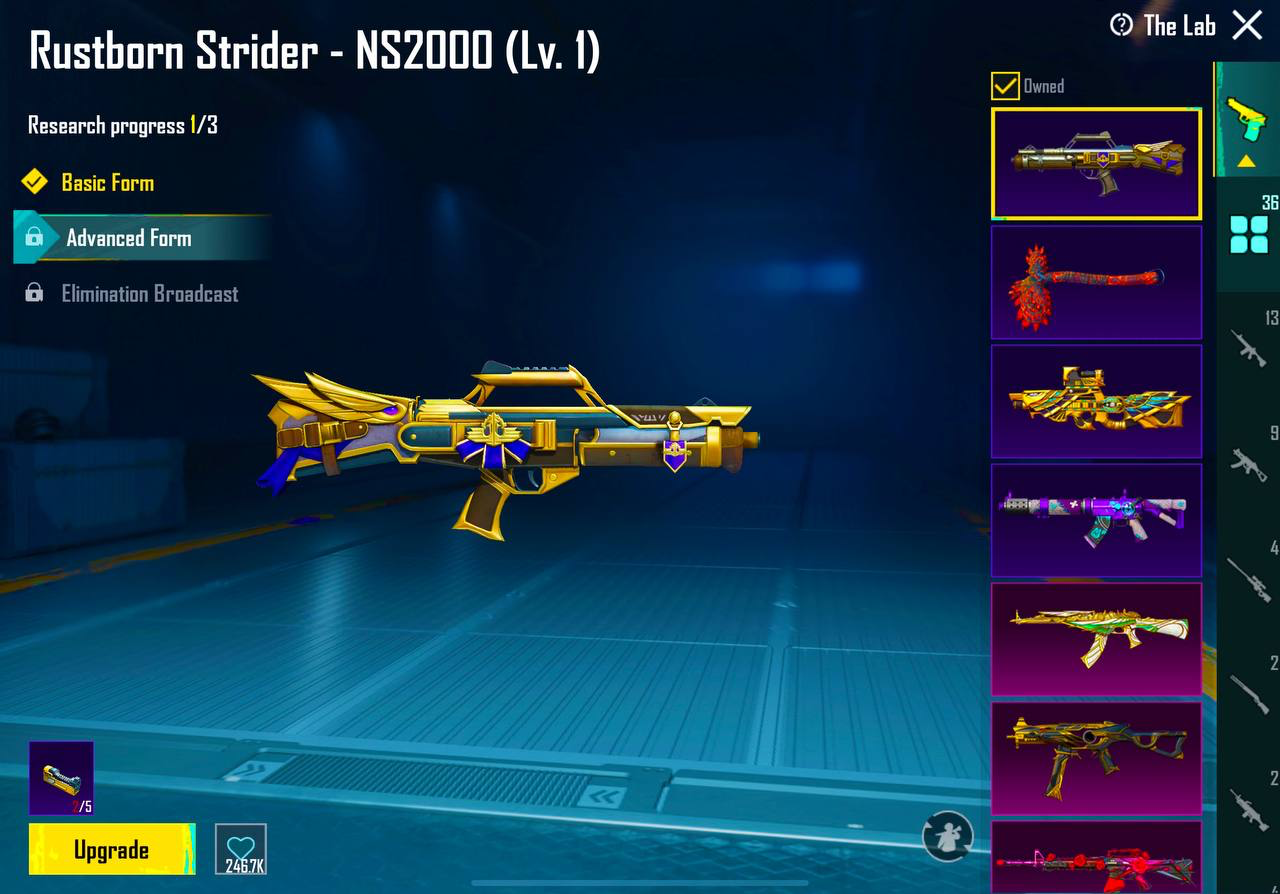Choose the red feathered axe skin

1096,282
